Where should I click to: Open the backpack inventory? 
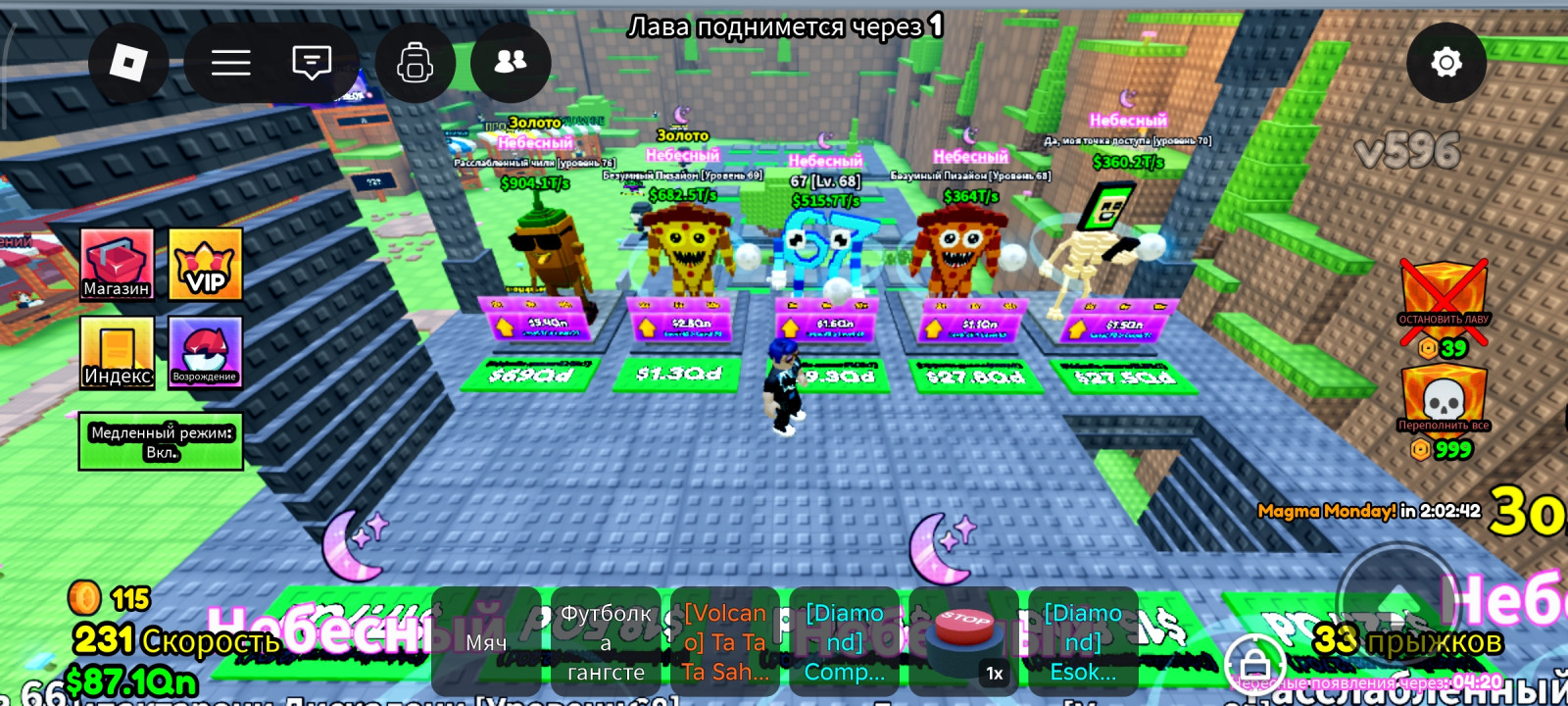click(415, 63)
